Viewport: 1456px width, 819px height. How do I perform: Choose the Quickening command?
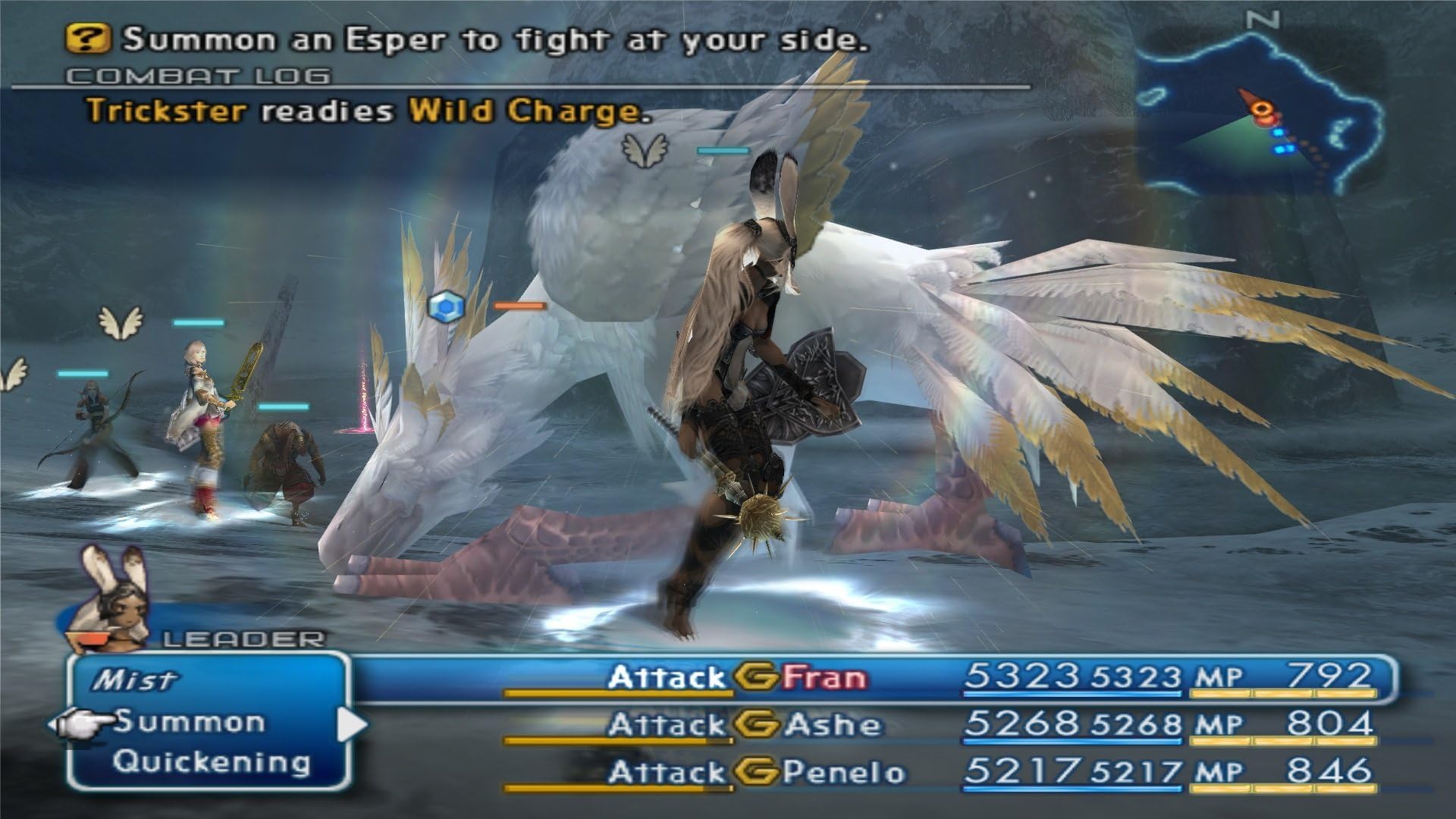(212, 762)
